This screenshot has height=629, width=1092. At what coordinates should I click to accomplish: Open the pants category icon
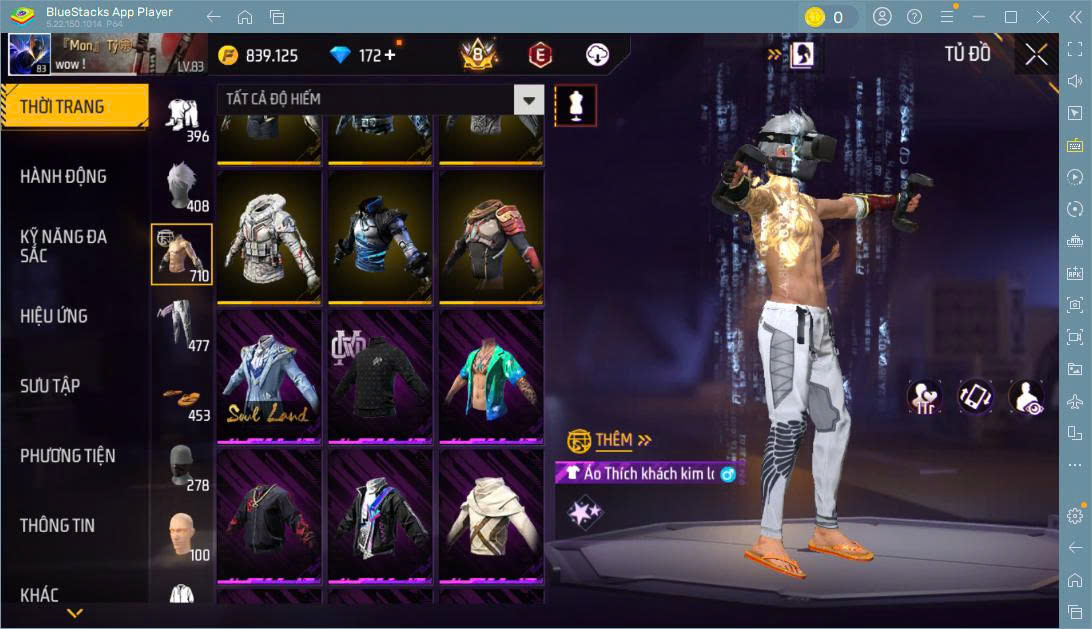(182, 325)
